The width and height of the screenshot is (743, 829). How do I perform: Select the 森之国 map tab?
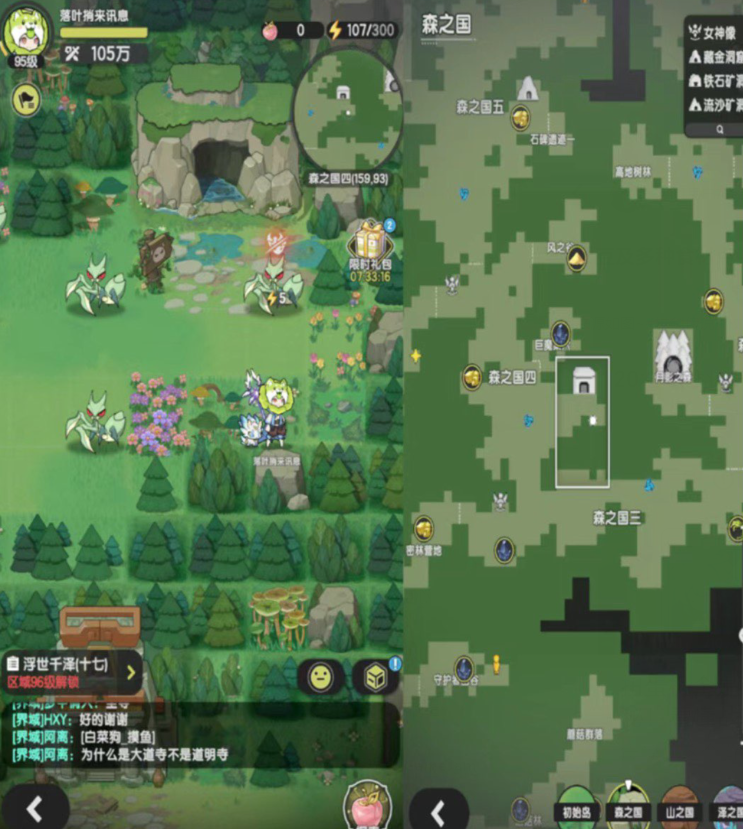[628, 810]
